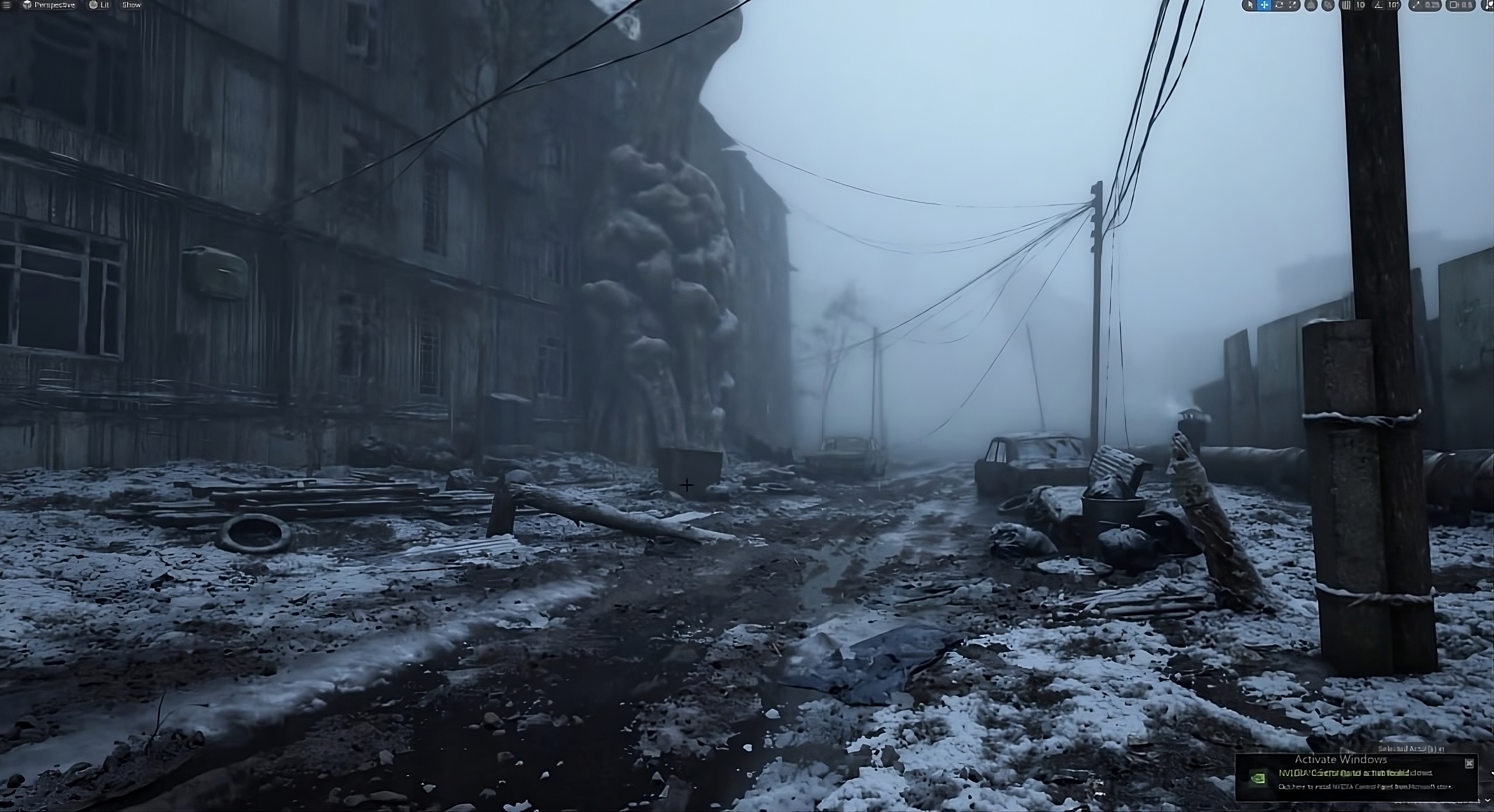Adjust the rotation snap angle set to 10 degrees
This screenshot has width=1494, height=812.
1392,5
